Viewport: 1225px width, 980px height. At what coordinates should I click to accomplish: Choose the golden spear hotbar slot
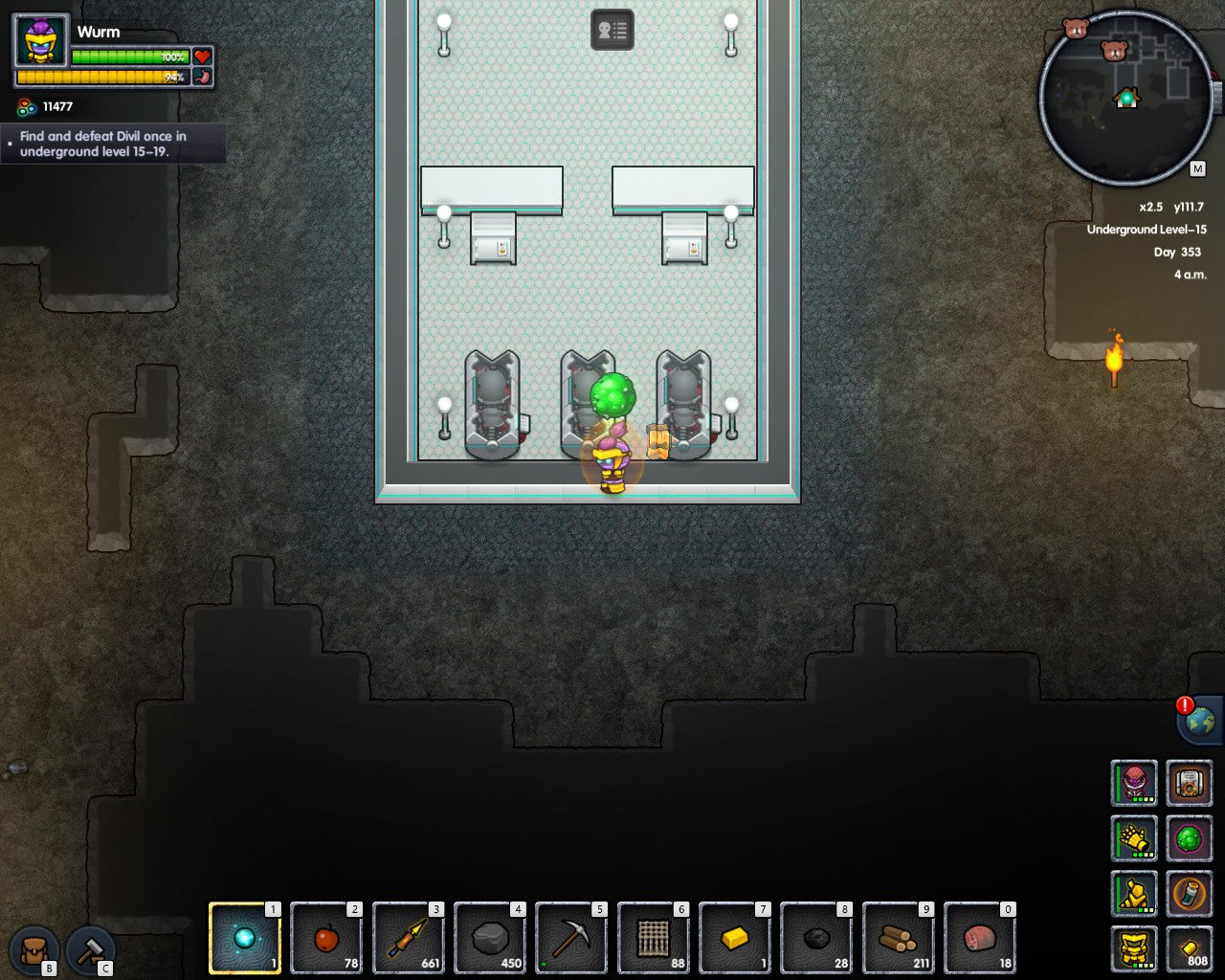409,939
